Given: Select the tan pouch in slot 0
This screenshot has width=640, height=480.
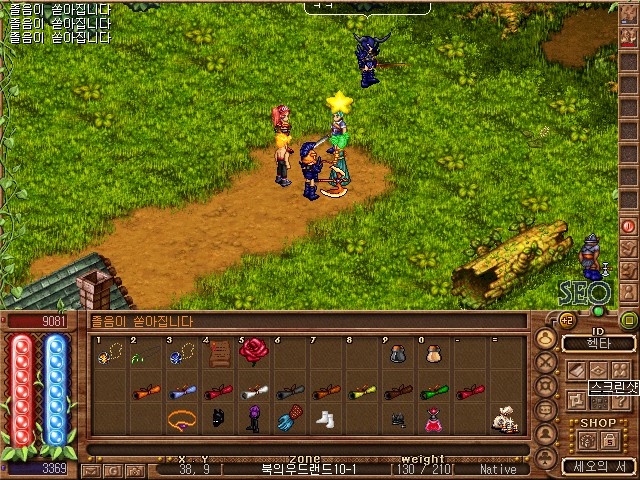Looking at the screenshot, I should (433, 355).
